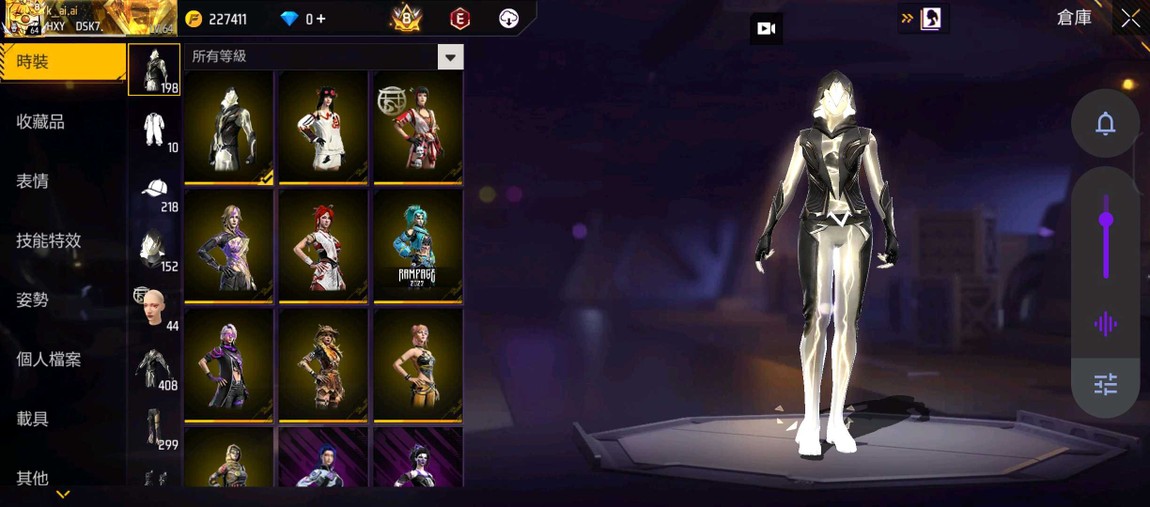Tap the purple sound wave icon
The height and width of the screenshot is (507, 1150).
[x=1105, y=324]
